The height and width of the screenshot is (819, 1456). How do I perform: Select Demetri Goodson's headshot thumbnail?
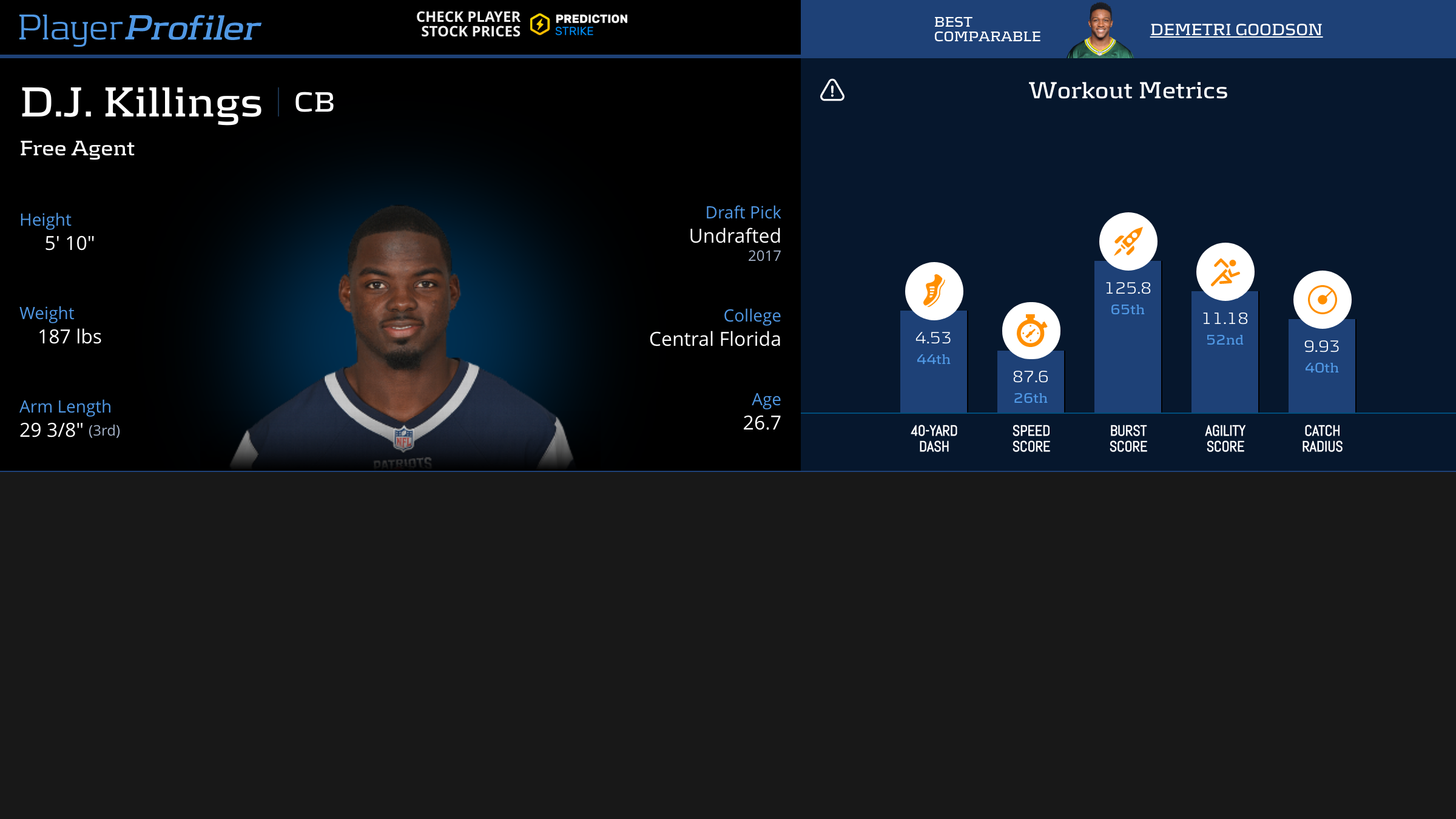(1100, 30)
